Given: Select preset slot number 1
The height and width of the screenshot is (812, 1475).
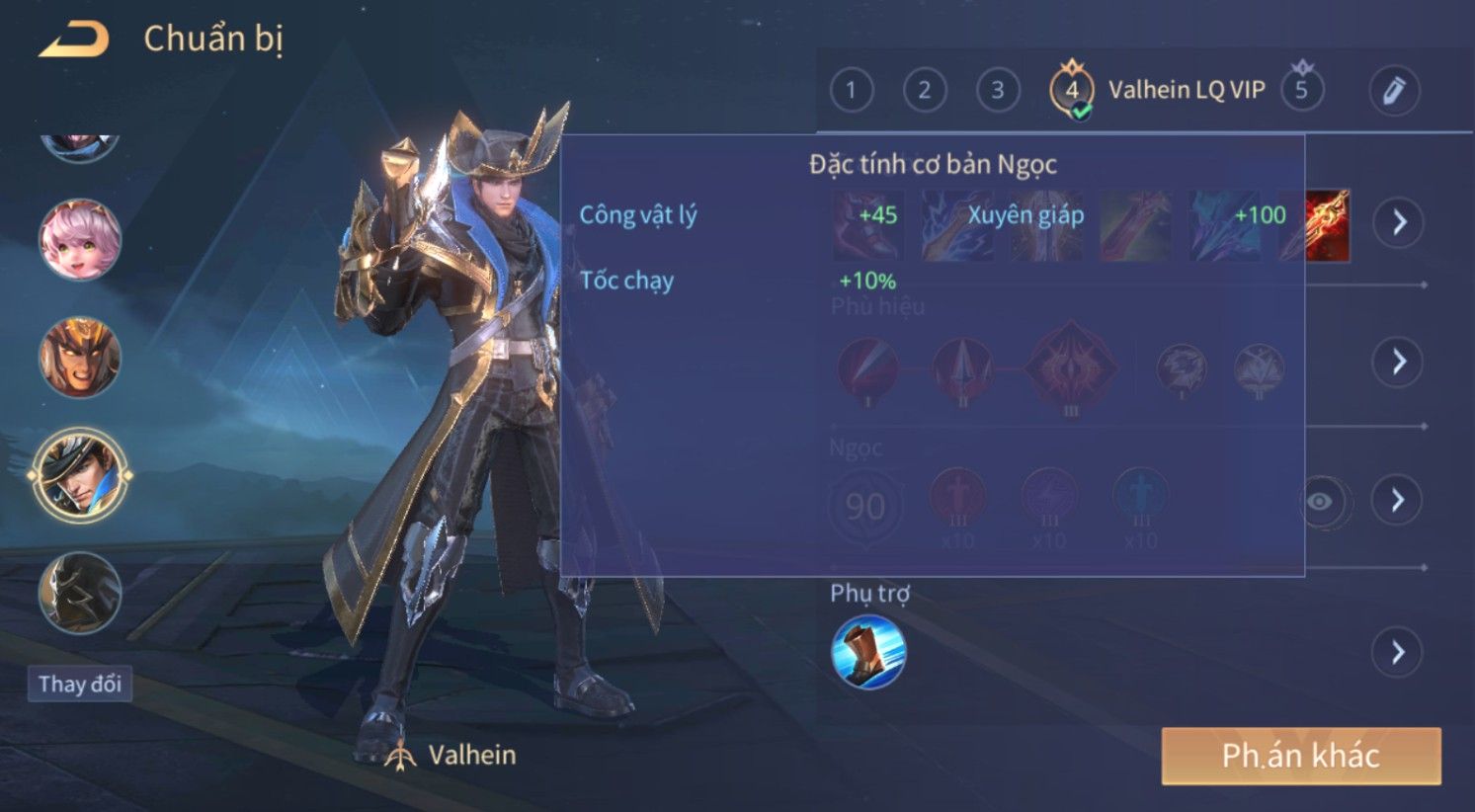Looking at the screenshot, I should point(851,91).
